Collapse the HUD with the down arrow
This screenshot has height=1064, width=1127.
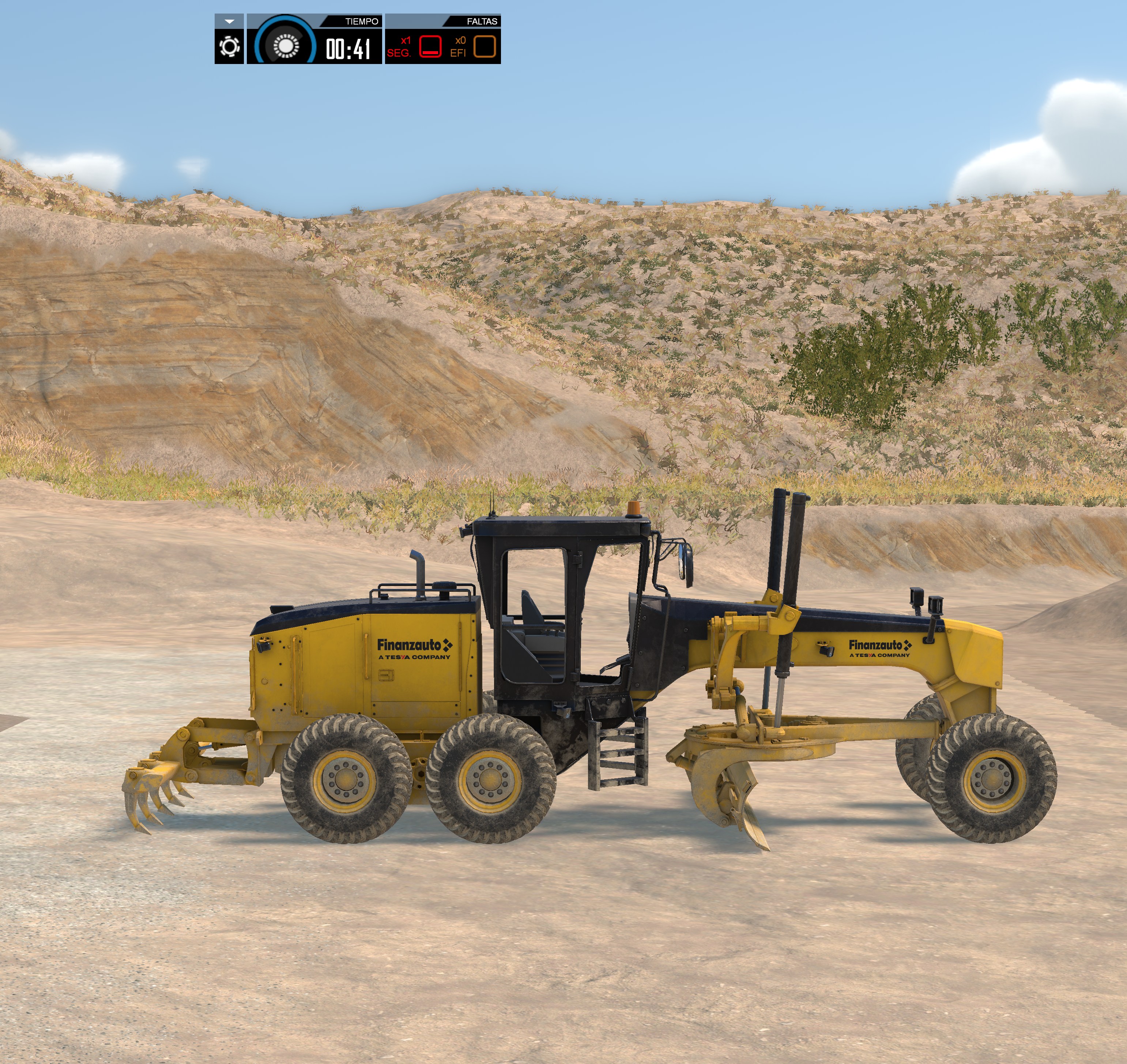coord(229,21)
